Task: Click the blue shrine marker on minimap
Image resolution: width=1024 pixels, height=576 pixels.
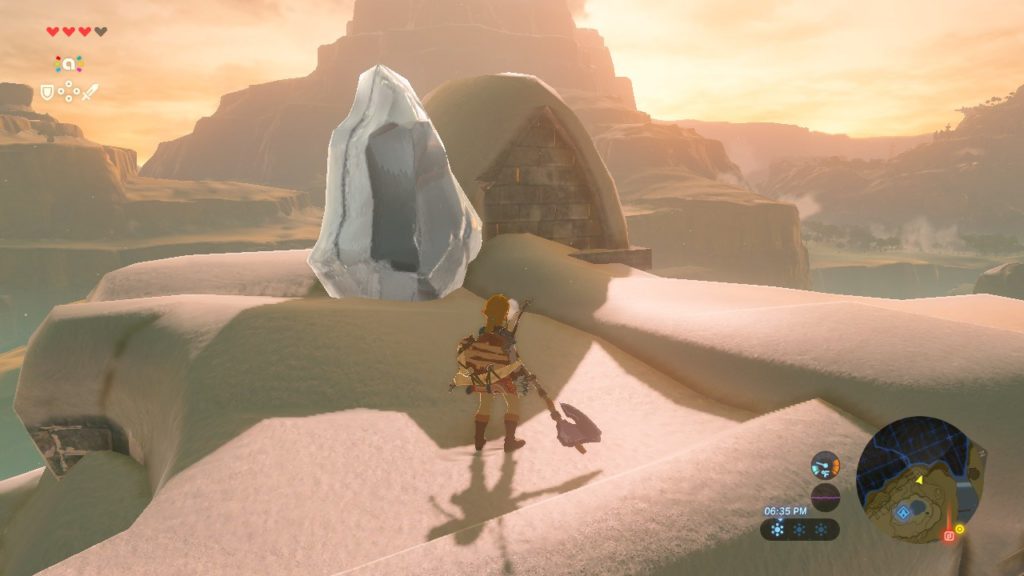Action: (904, 511)
